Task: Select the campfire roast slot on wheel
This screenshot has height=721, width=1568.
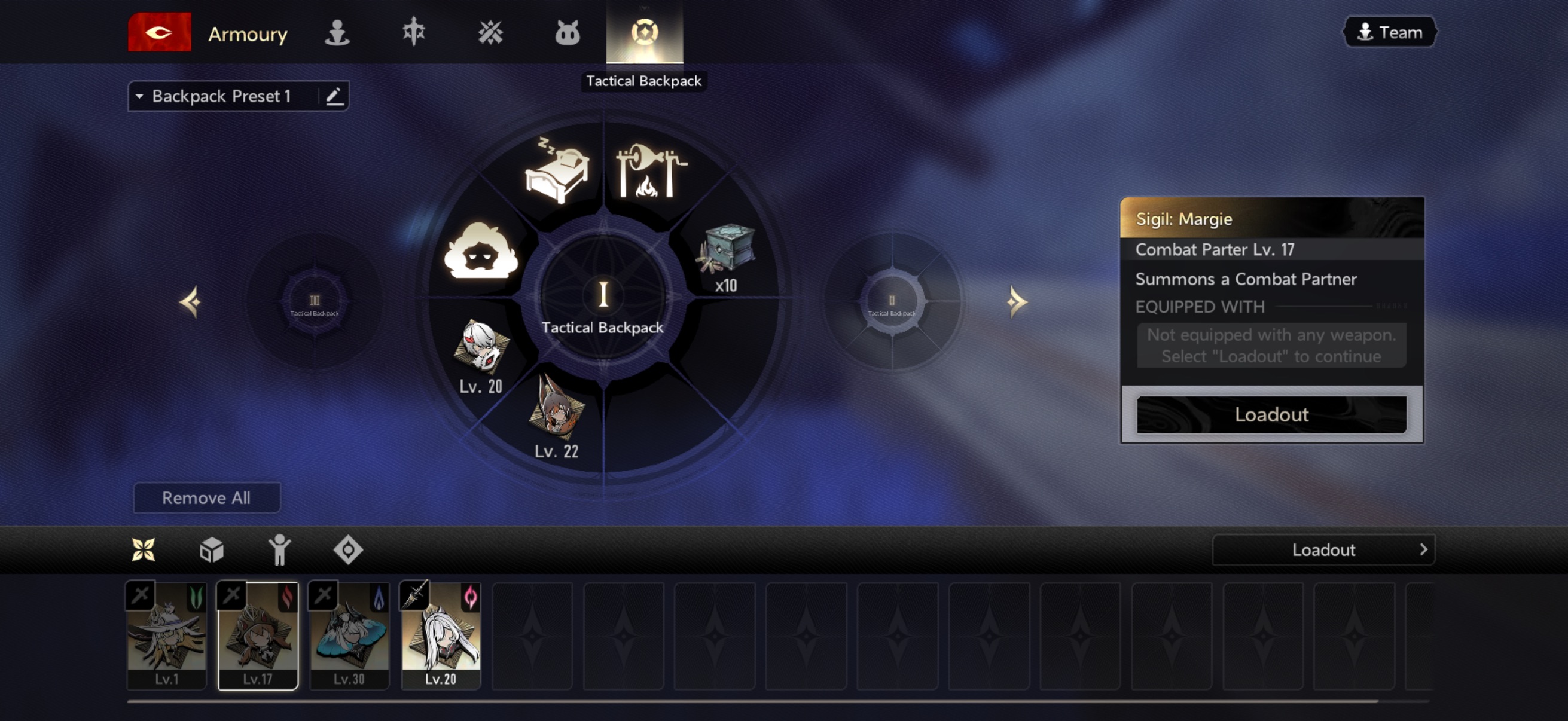Action: [x=651, y=170]
